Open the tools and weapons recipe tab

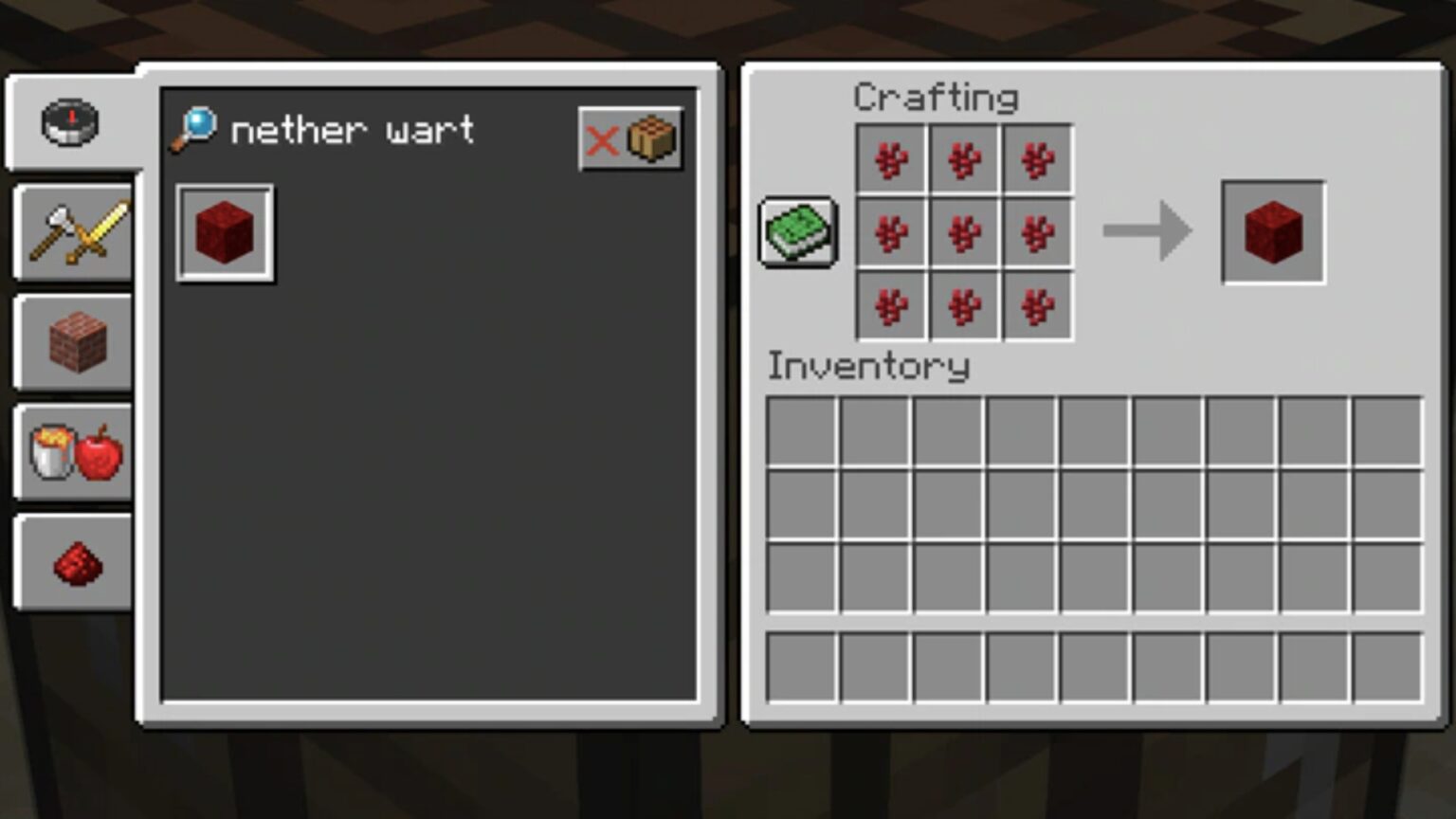tap(73, 230)
